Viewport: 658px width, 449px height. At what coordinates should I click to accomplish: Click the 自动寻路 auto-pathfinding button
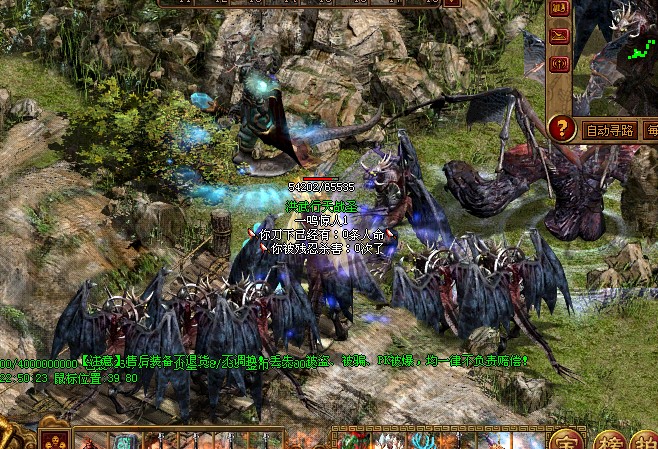[610, 130]
